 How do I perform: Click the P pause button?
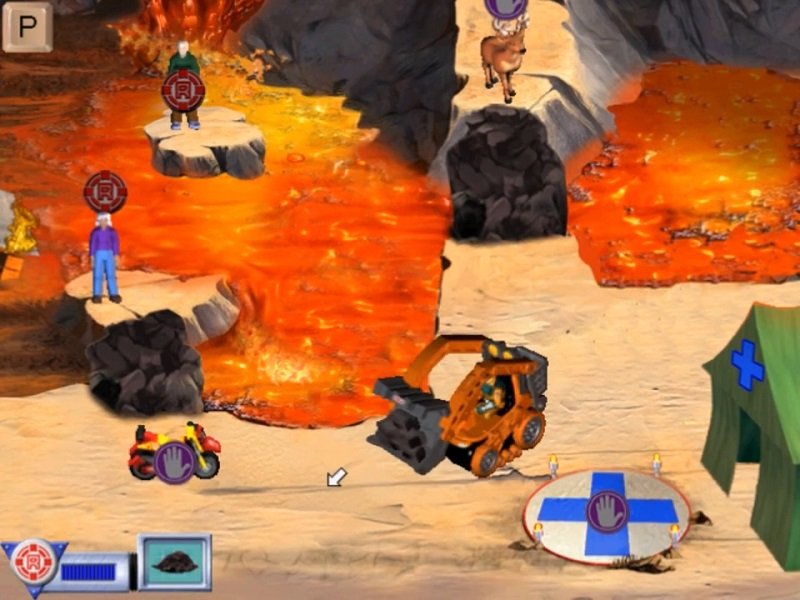coord(27,26)
